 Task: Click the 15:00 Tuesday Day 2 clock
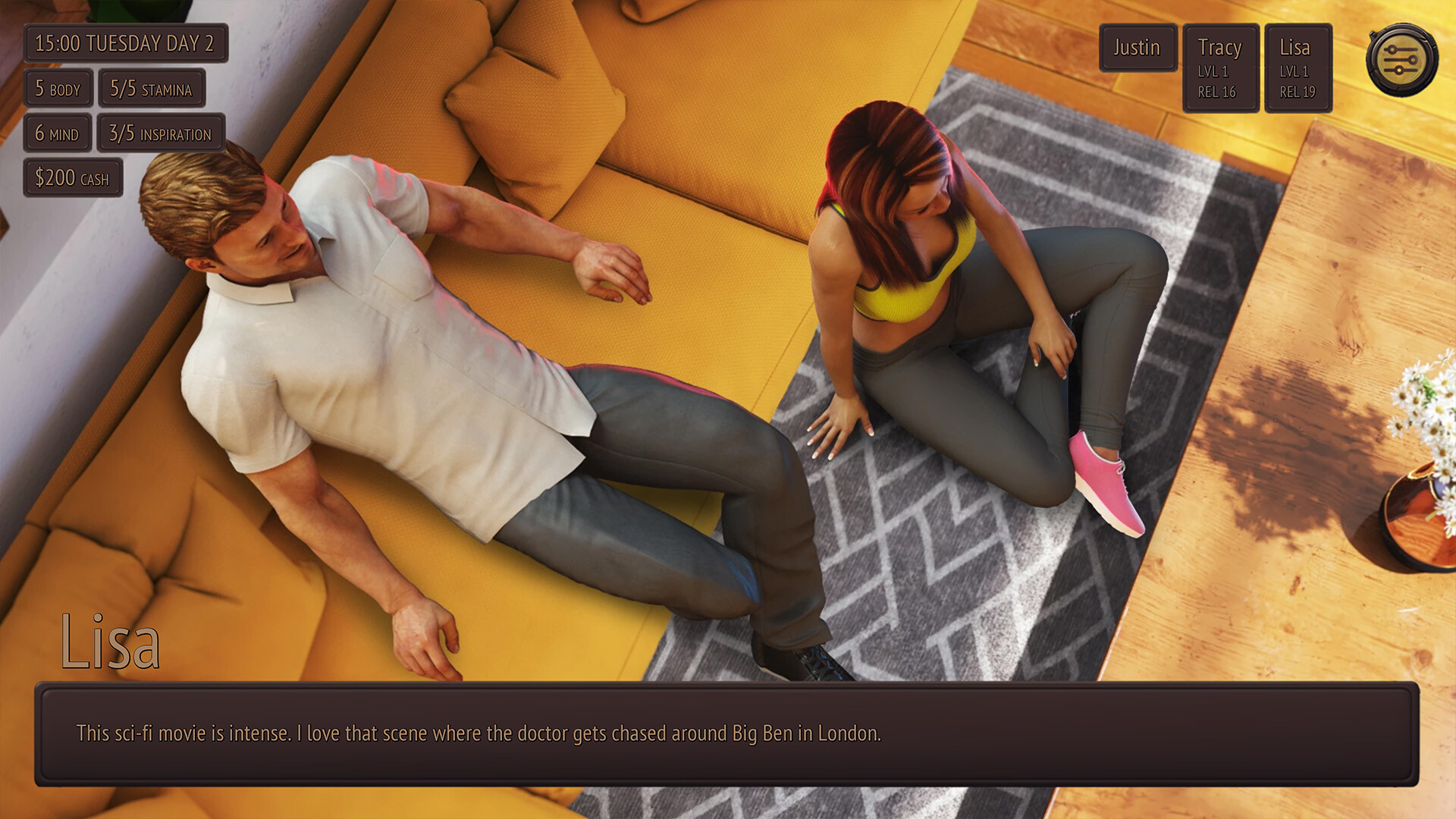point(126,43)
